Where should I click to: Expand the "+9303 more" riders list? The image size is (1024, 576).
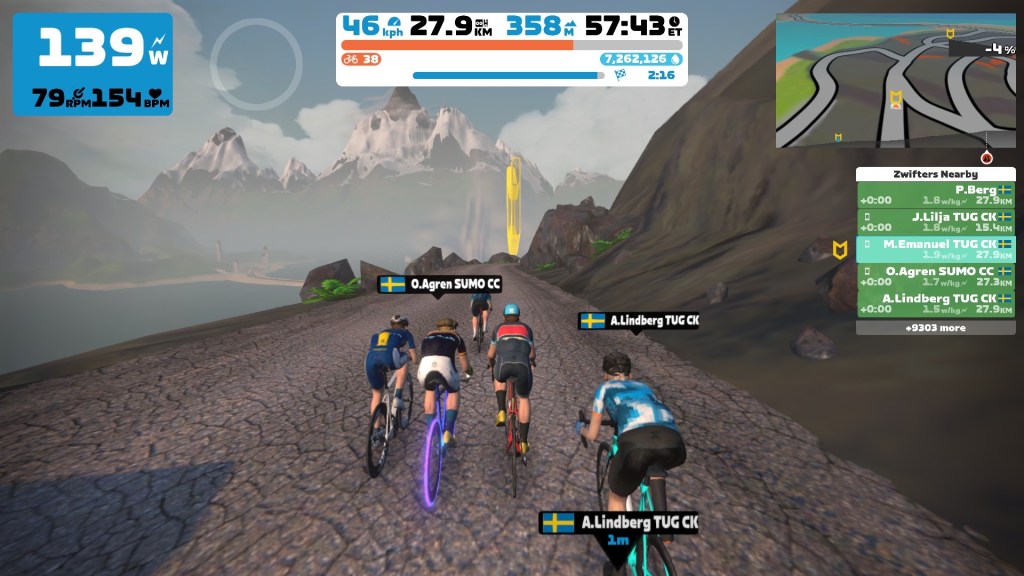click(935, 327)
